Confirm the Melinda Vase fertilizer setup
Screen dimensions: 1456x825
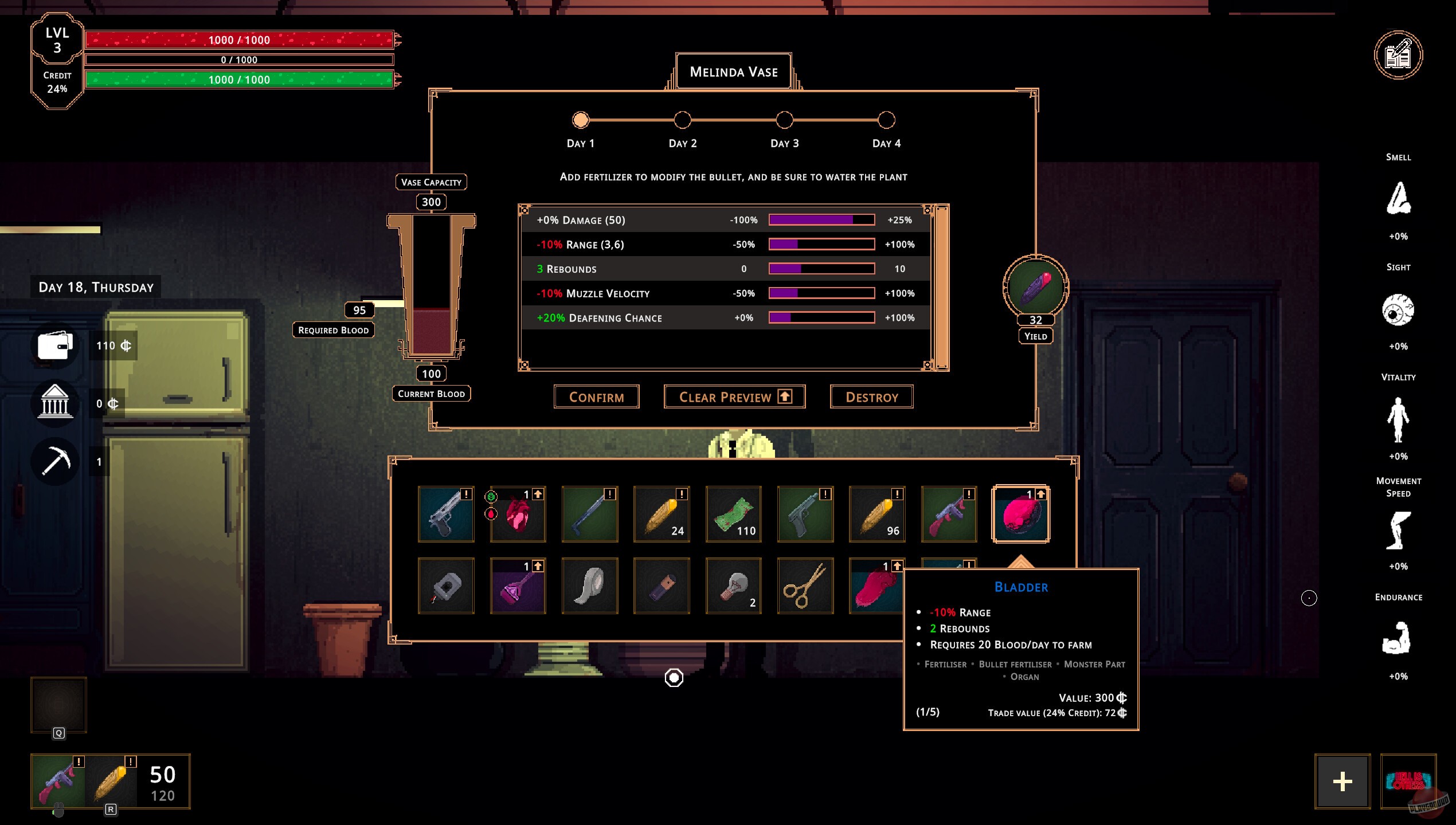click(596, 396)
